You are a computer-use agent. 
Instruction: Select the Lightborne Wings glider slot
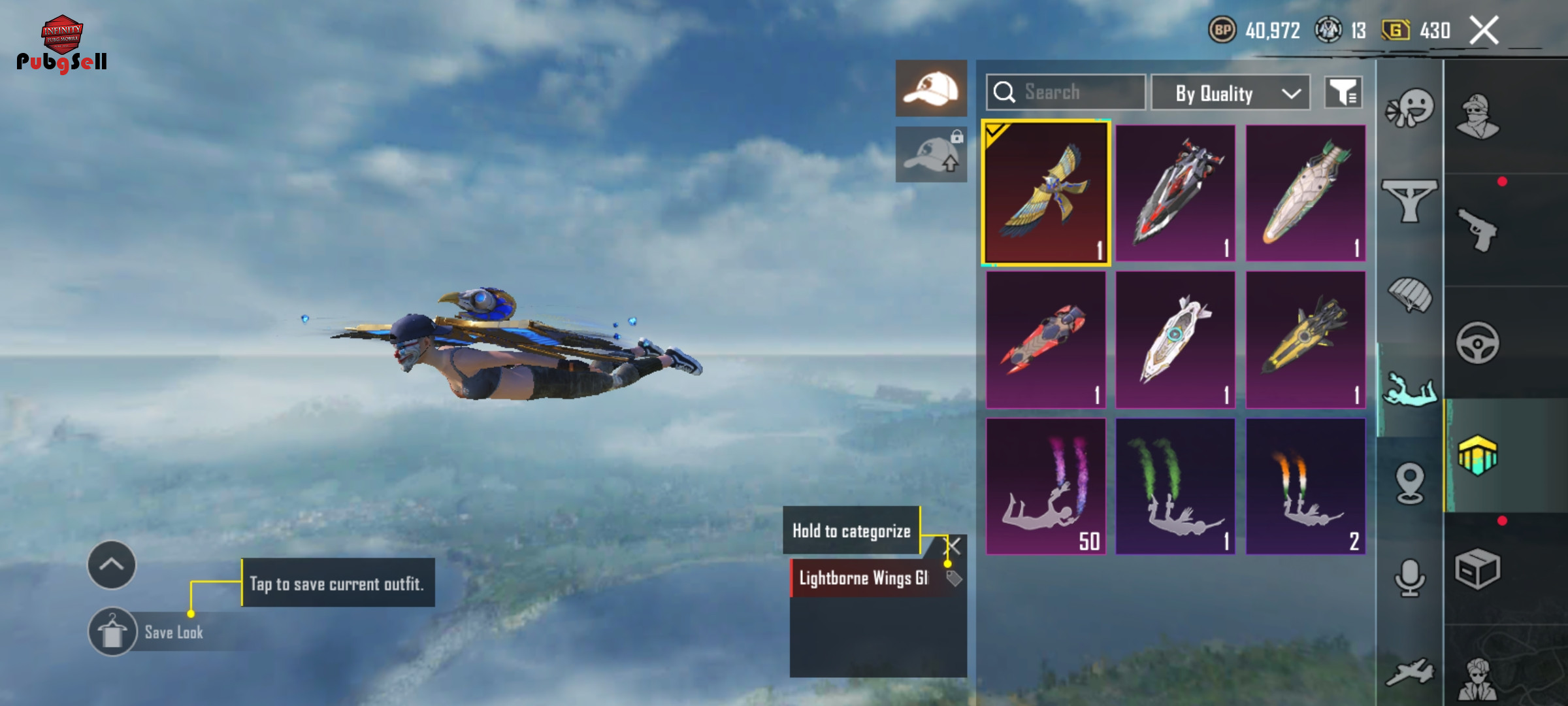click(1046, 193)
